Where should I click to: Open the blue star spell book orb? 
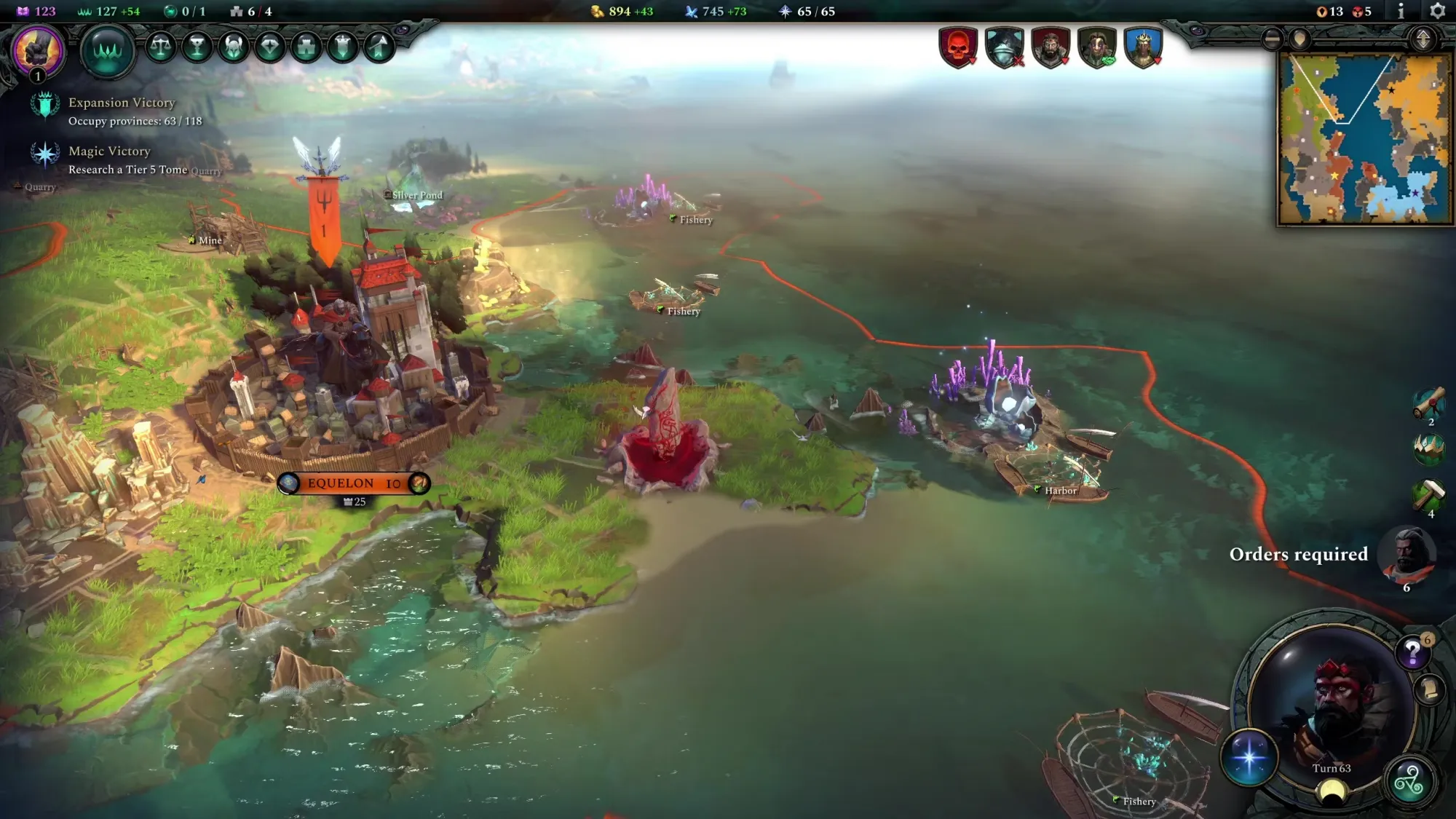(x=1249, y=757)
